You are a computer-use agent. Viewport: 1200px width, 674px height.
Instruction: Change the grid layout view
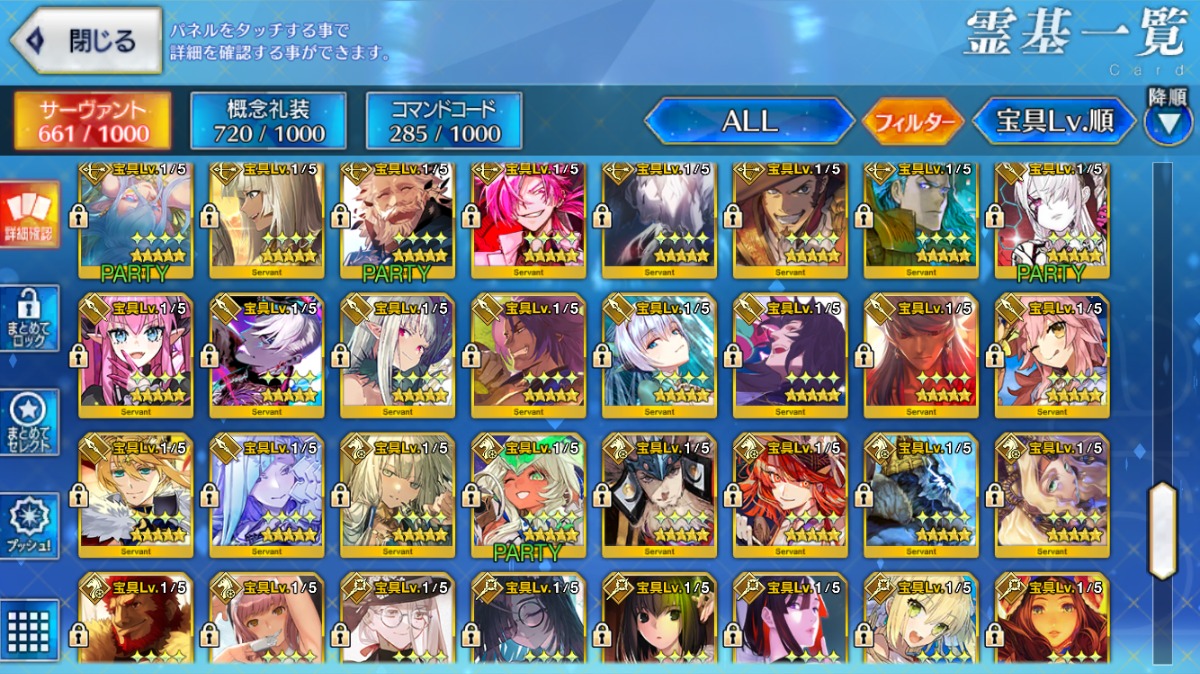(29, 630)
